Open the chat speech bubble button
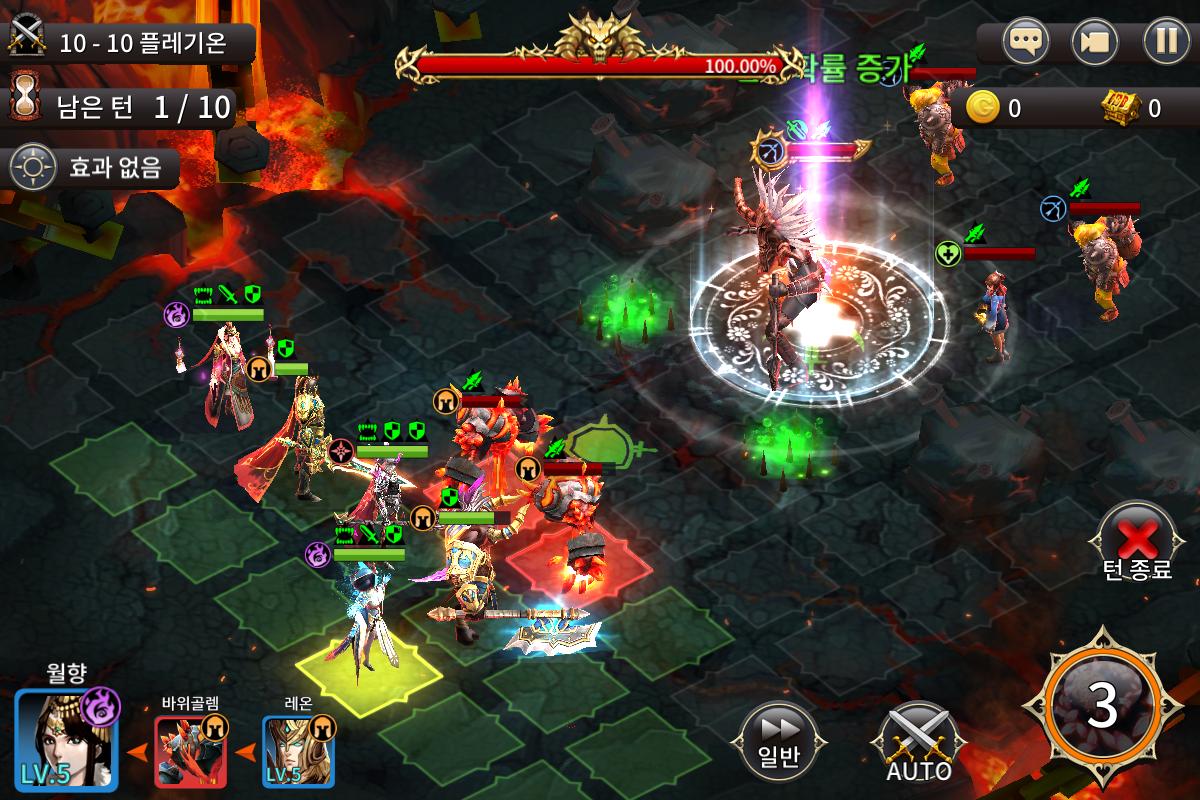 point(1022,42)
